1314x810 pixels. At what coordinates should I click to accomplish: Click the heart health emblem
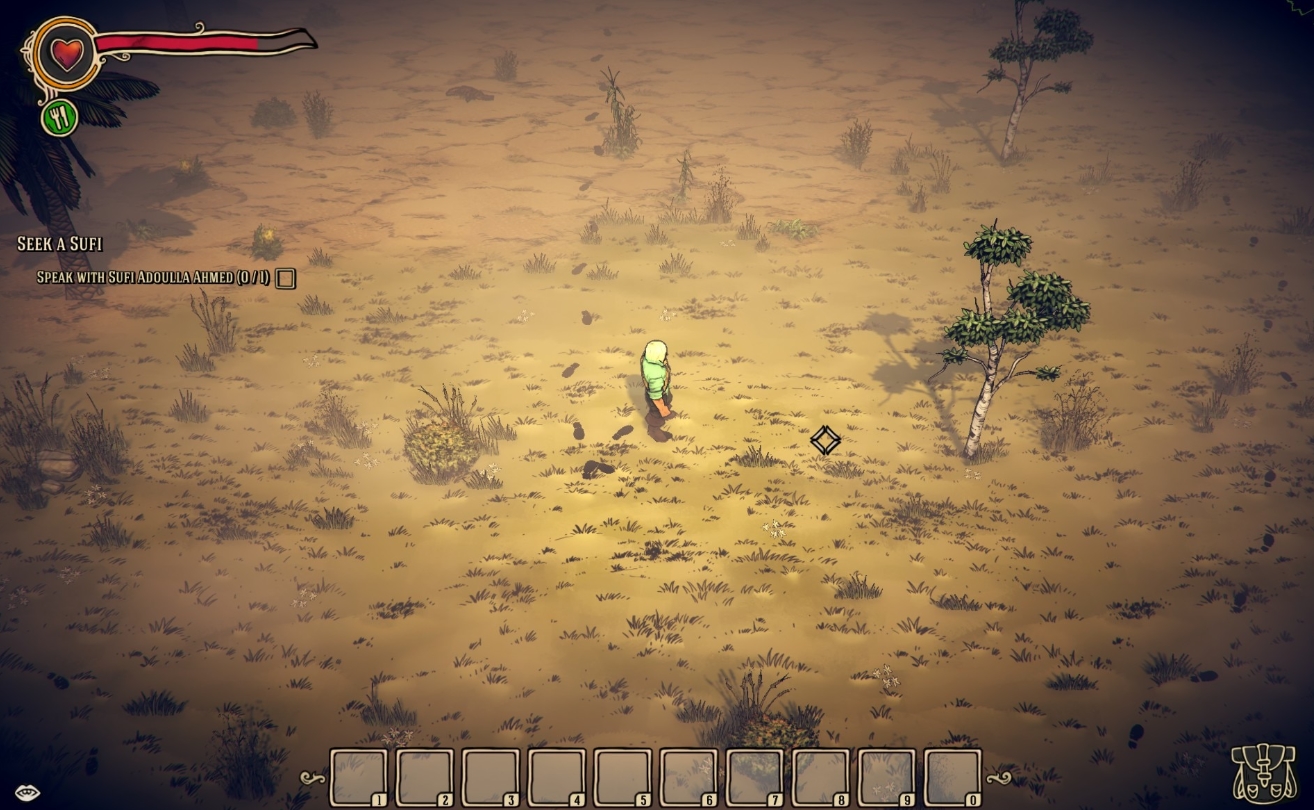tap(67, 53)
